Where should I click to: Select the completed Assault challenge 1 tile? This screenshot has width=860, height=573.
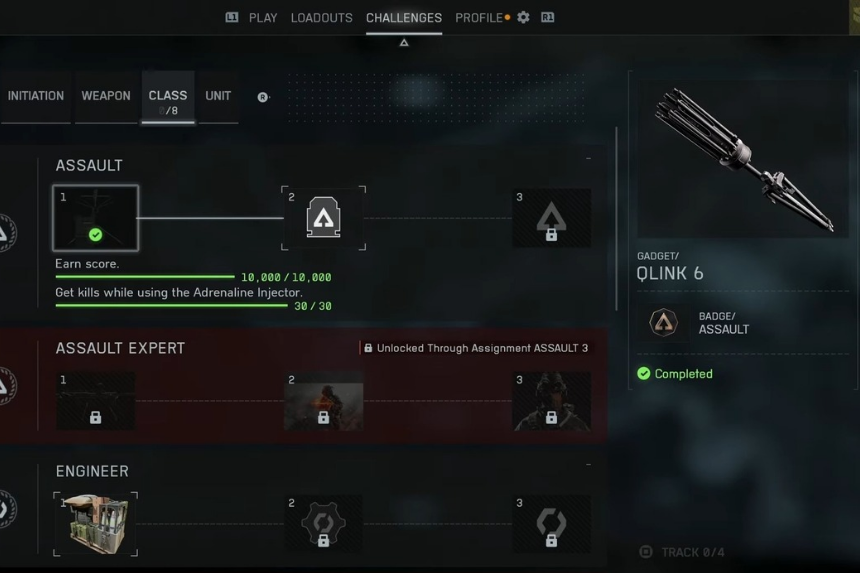tap(96, 218)
